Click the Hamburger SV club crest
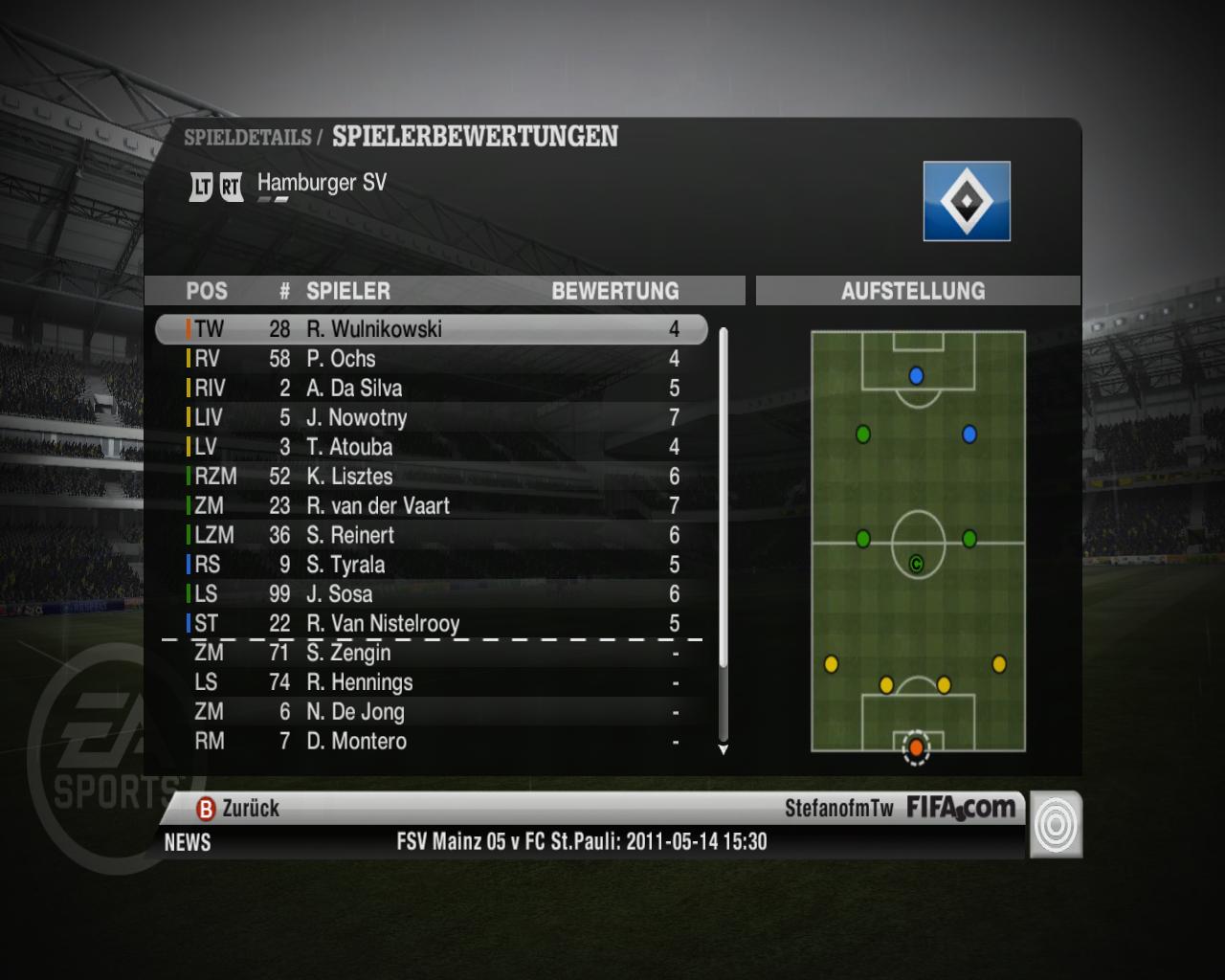Image resolution: width=1225 pixels, height=980 pixels. 967,201
